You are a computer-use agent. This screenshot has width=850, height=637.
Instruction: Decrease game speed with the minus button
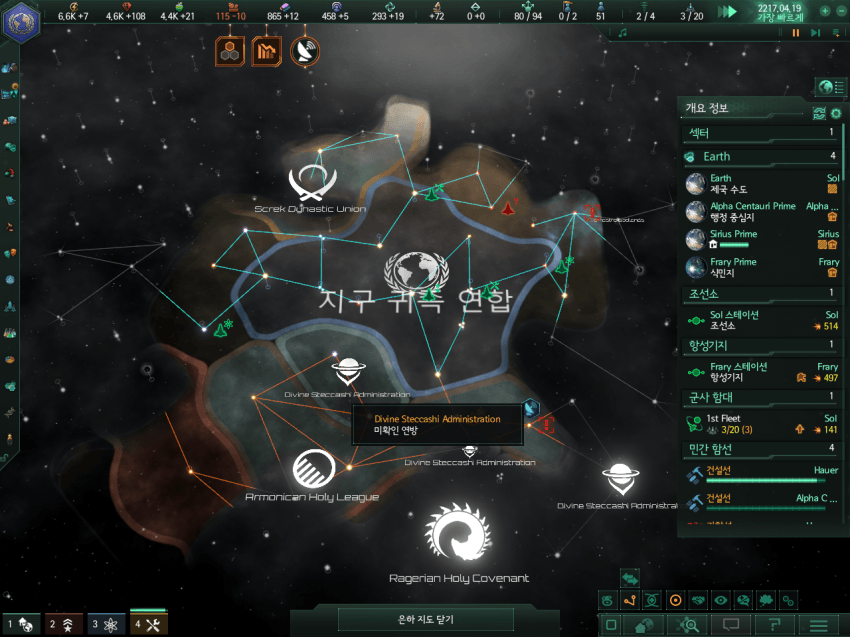point(841,11)
